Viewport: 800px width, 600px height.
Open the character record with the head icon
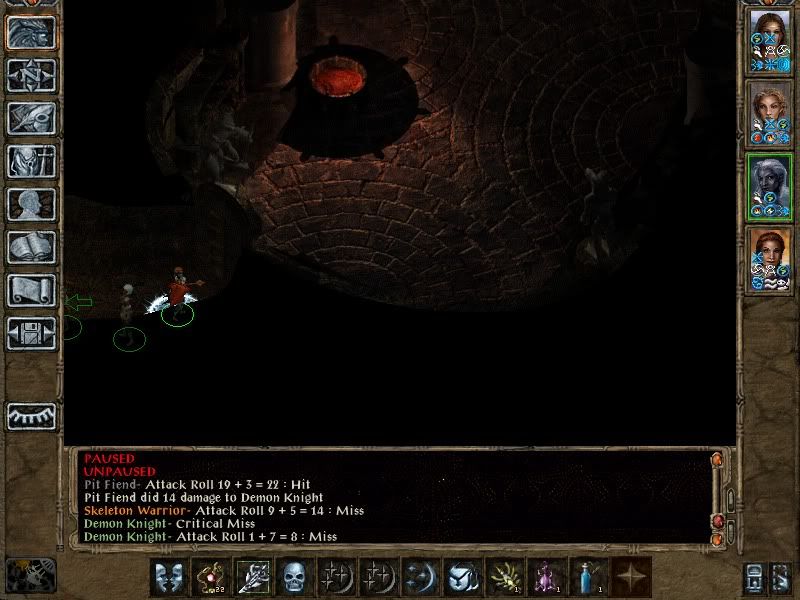tap(31, 204)
